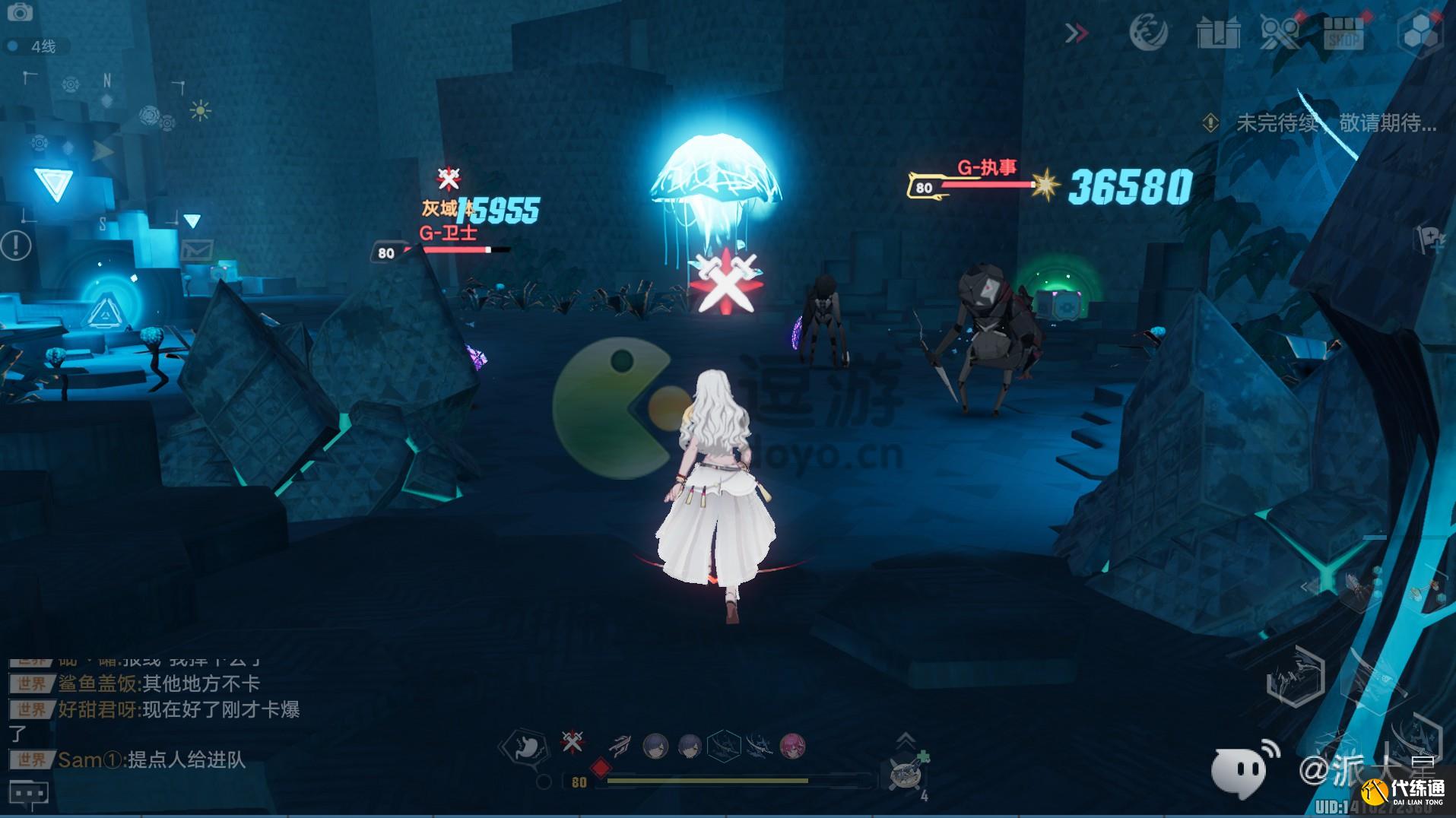This screenshot has height=818, width=1456.
Task: Open the mail envelope icon
Action: tap(197, 249)
